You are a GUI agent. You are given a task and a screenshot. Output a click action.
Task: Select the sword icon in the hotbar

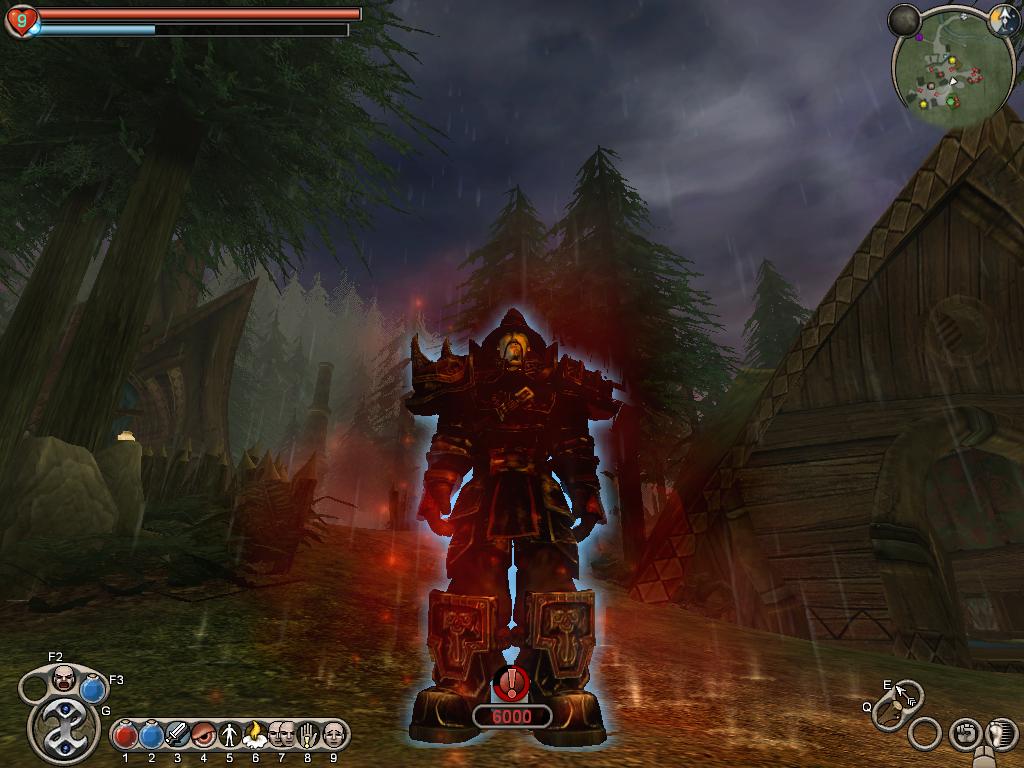coord(177,736)
